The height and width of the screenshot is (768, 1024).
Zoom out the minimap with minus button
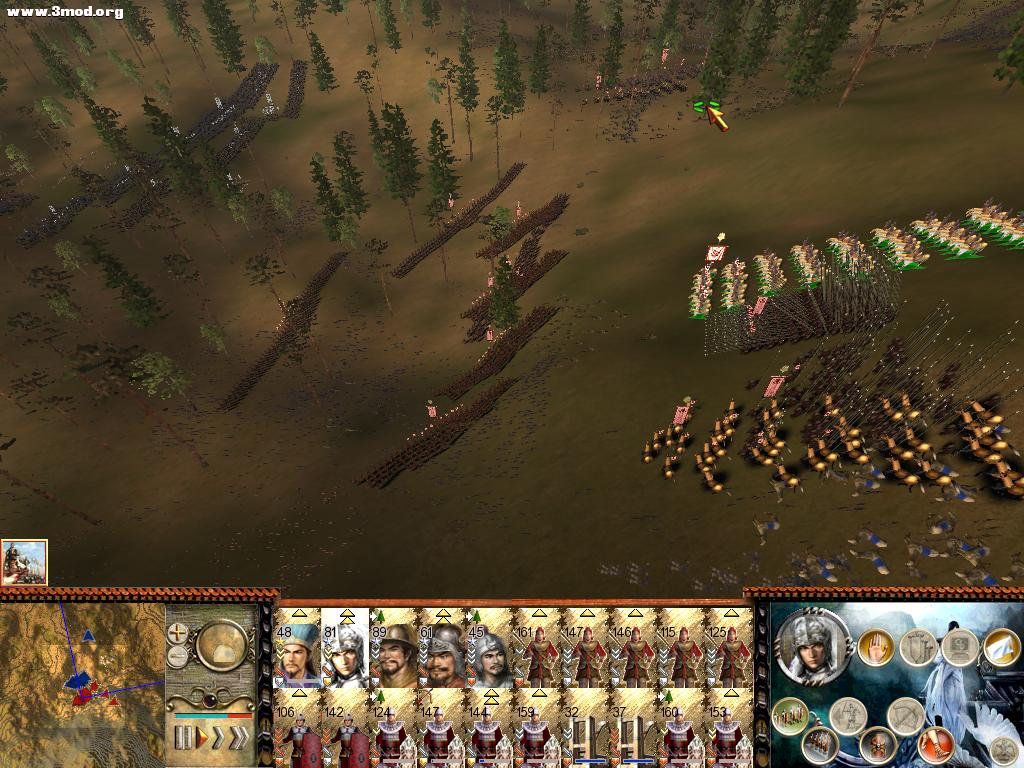(179, 657)
